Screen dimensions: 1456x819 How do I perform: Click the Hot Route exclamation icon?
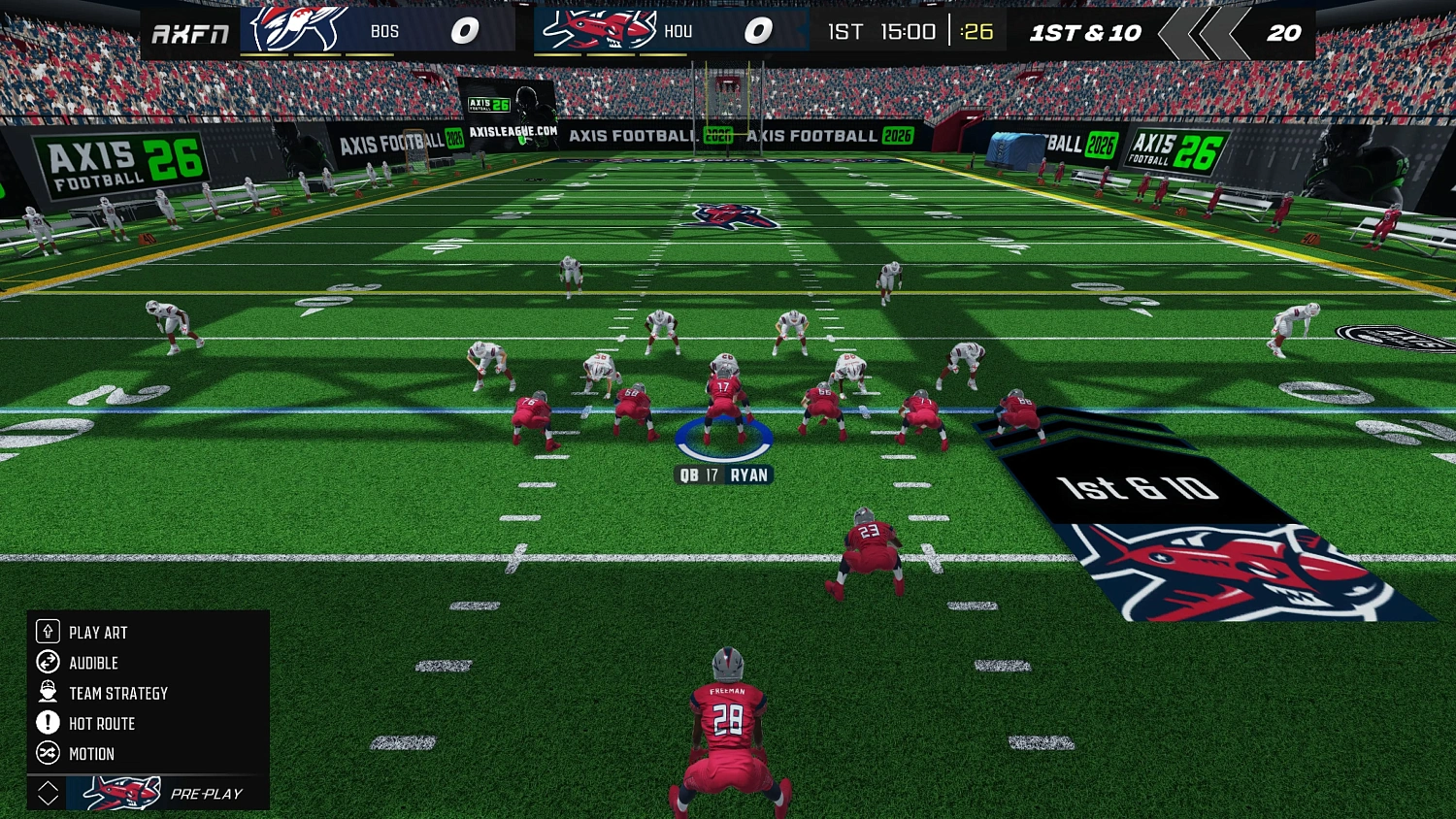[46, 723]
